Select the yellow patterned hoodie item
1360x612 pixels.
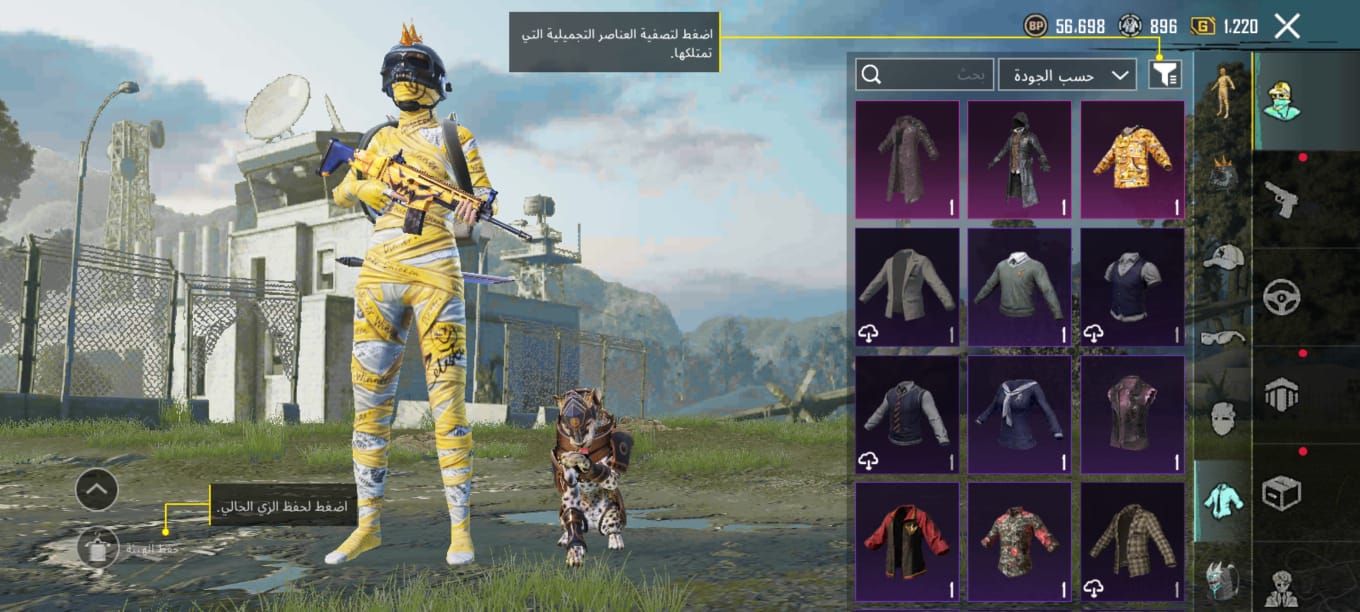(1132, 159)
